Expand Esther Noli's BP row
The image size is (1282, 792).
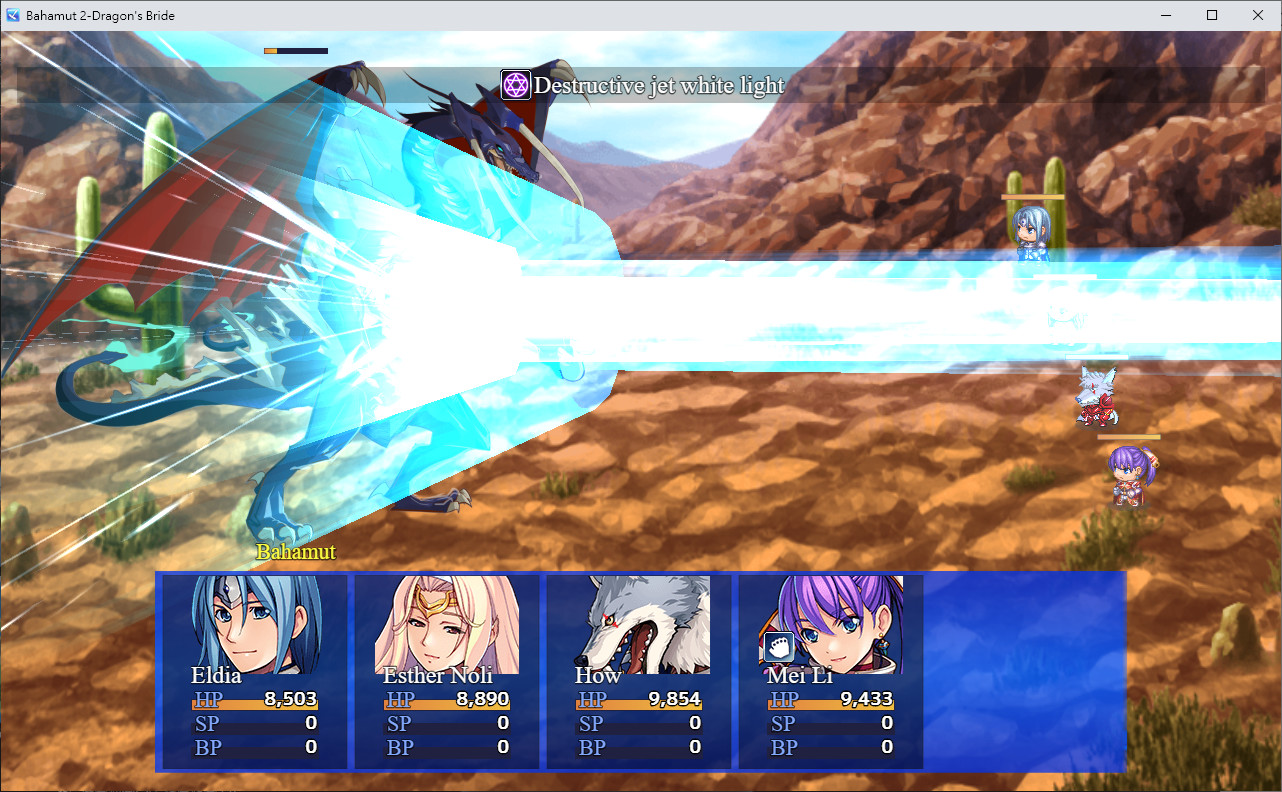click(447, 747)
